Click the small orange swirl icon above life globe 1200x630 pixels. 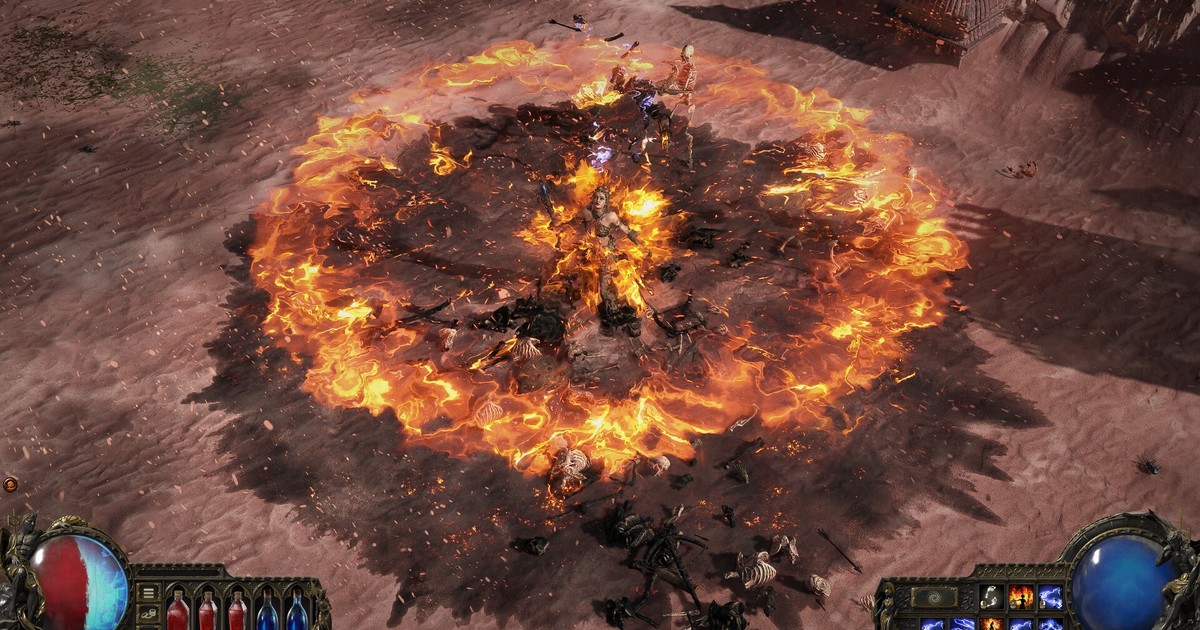click(10, 484)
